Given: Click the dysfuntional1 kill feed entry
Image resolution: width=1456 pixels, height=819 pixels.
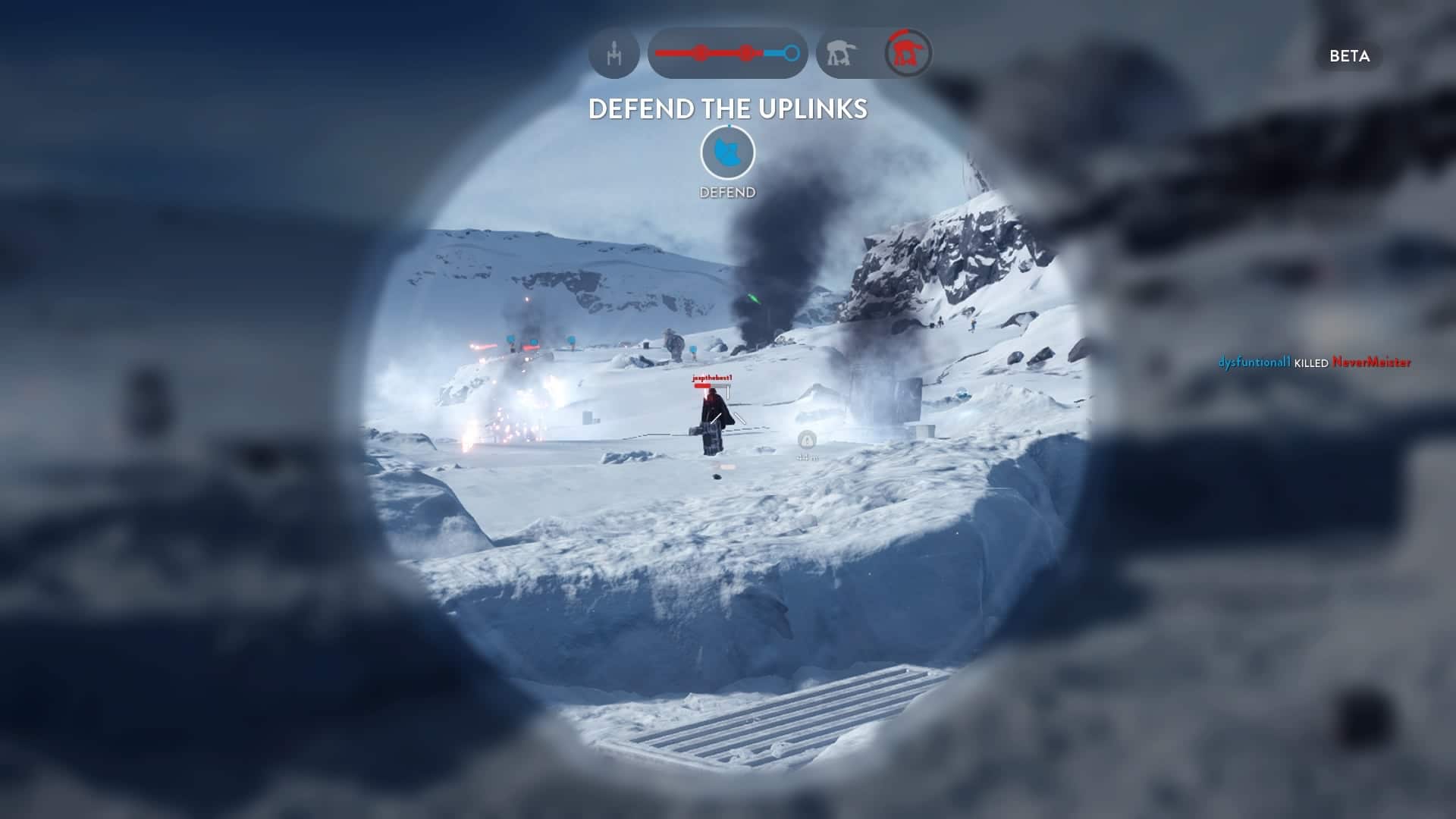Looking at the screenshot, I should click(1313, 362).
